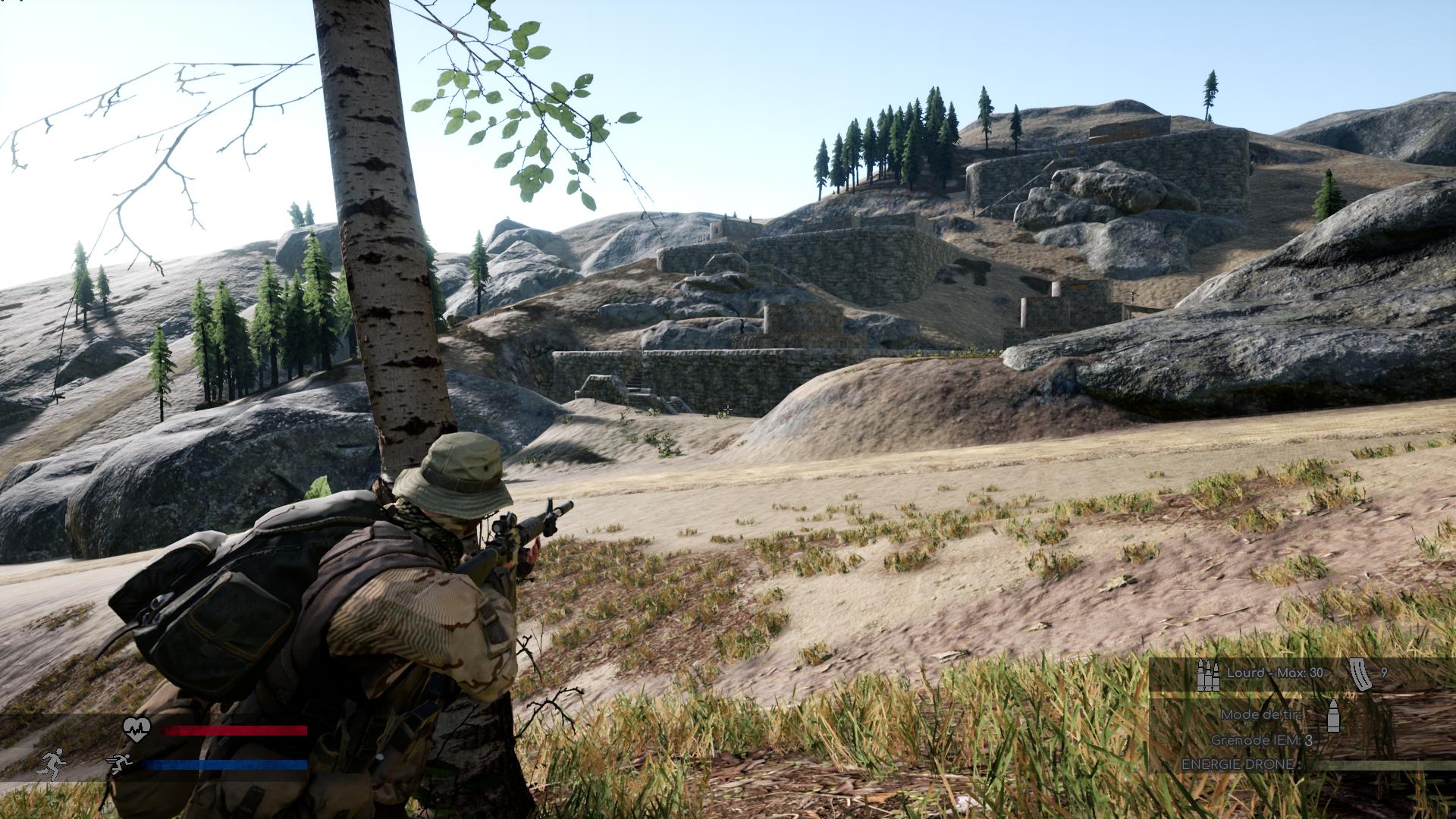Select the running stance icon
Screen dimensions: 1456x819
pyautogui.click(x=52, y=764)
